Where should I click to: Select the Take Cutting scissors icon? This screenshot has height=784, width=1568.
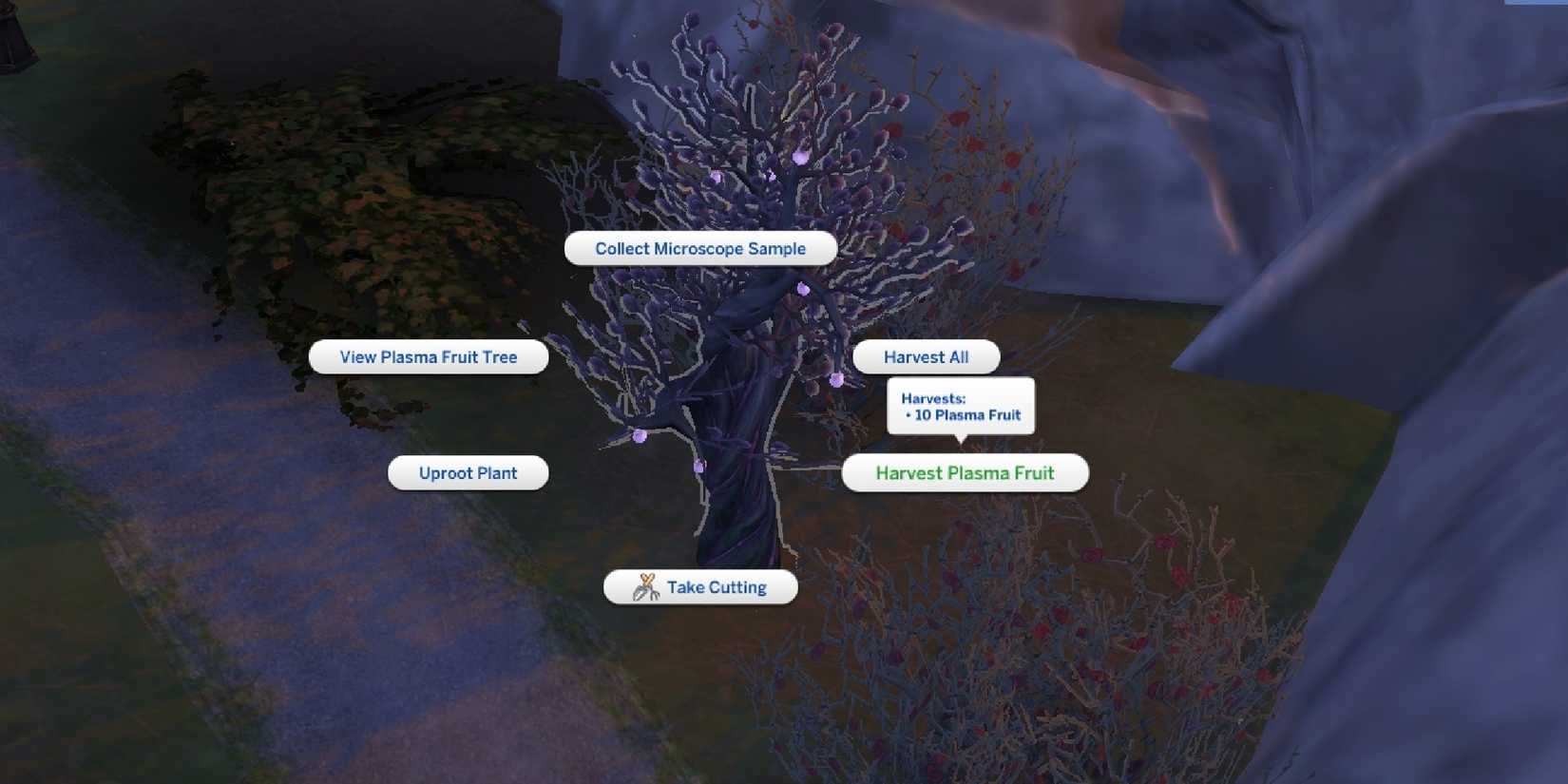tap(646, 586)
